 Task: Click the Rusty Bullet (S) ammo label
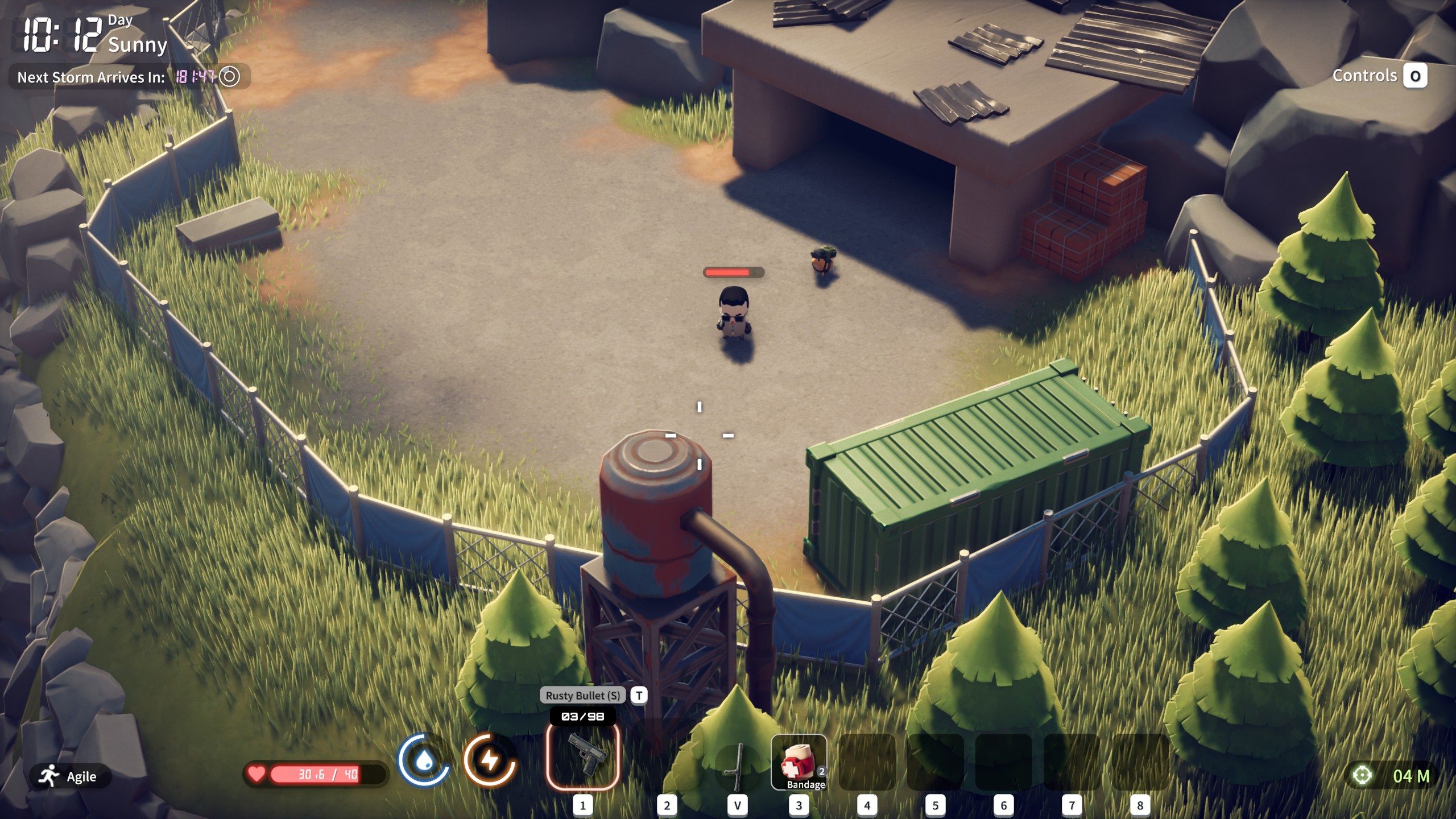tap(582, 695)
